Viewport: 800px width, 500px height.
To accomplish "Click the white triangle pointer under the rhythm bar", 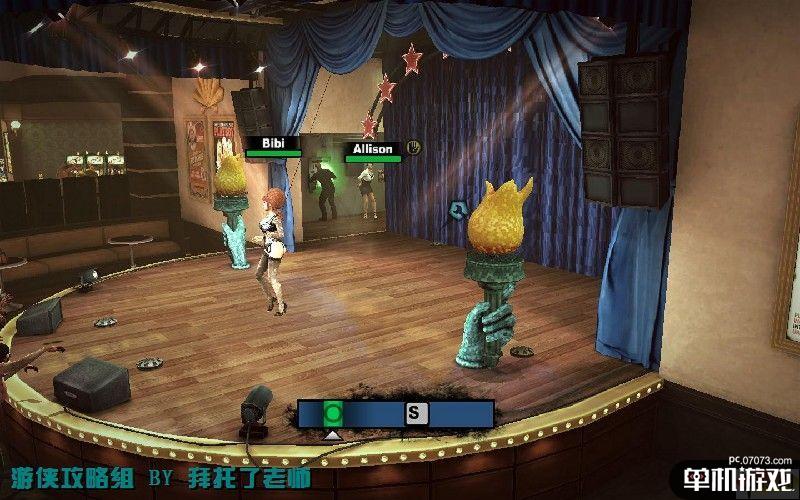I will [334, 434].
